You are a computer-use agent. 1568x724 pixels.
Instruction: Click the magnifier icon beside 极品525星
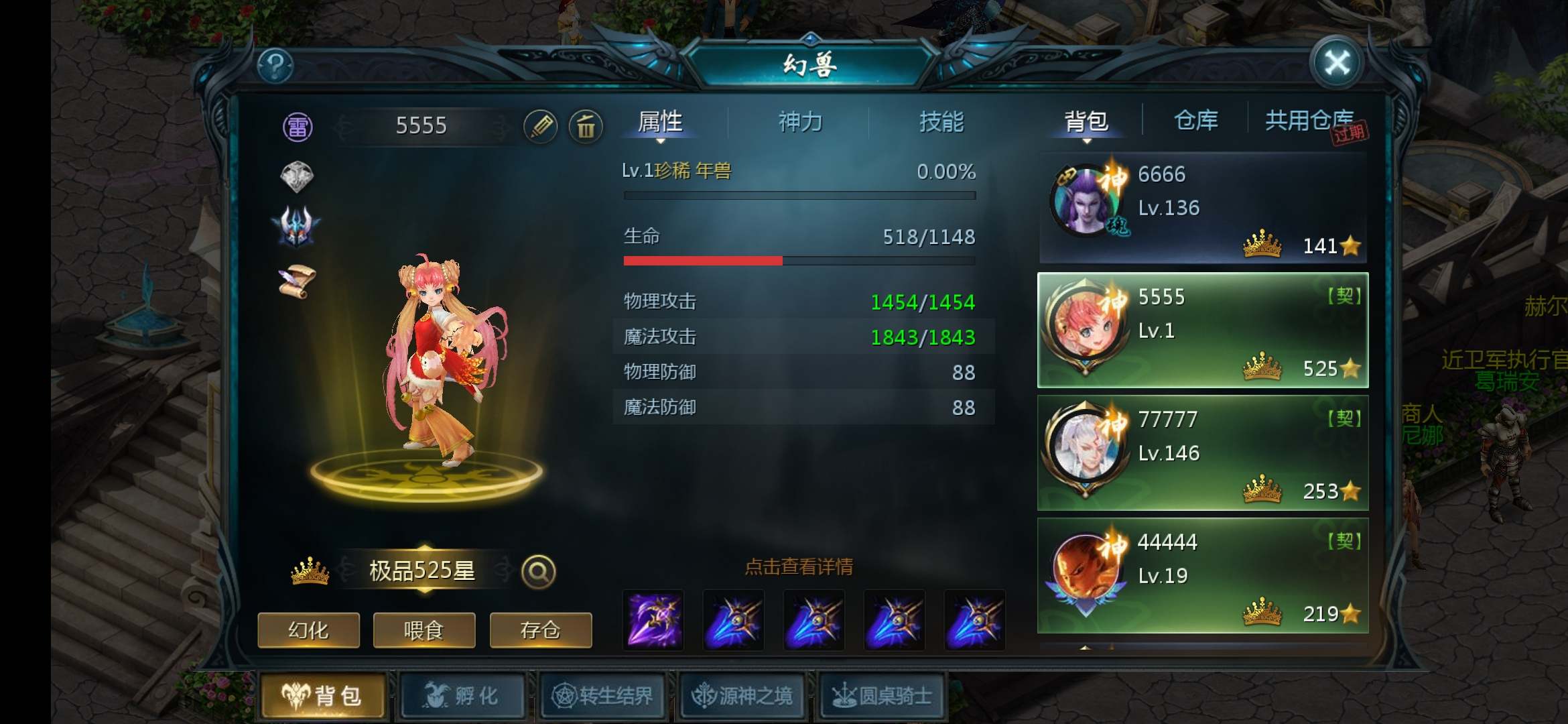537,572
